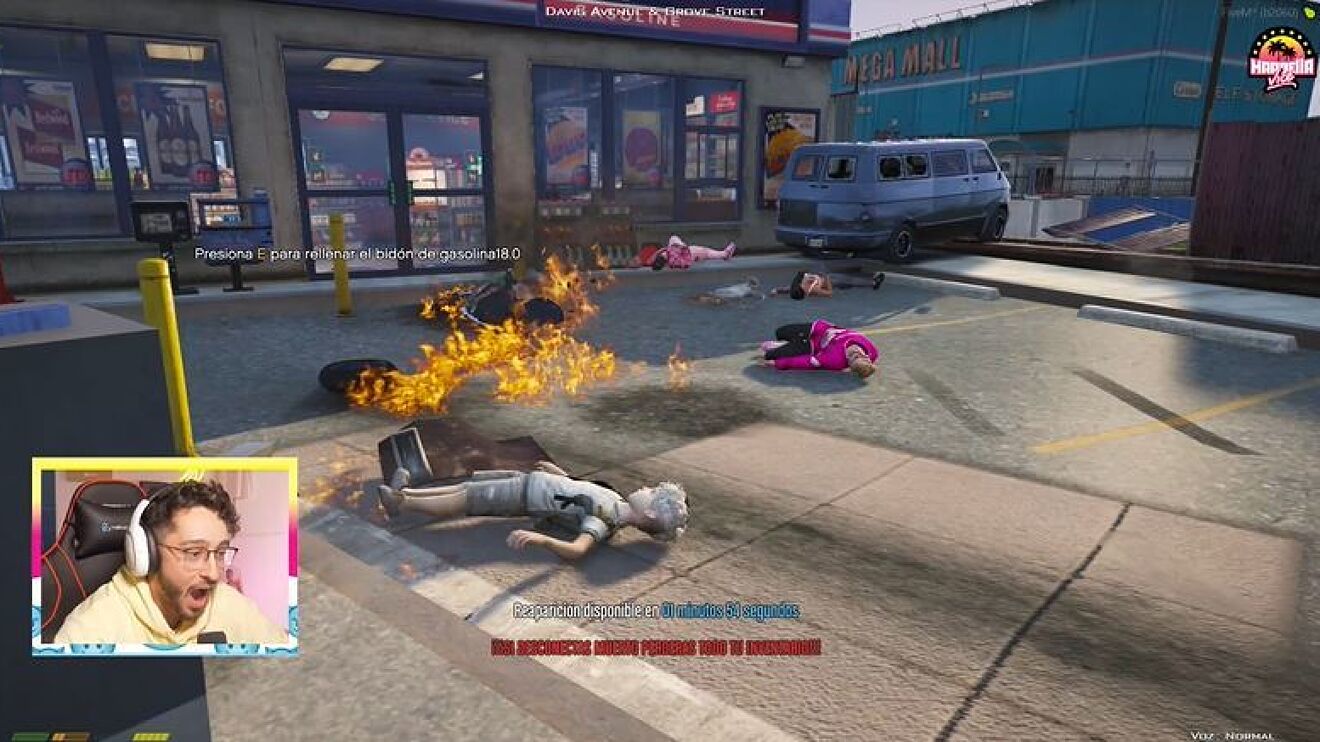The width and height of the screenshot is (1320, 742).
Task: Click the Marbella Vice server logo
Action: coord(1281,60)
